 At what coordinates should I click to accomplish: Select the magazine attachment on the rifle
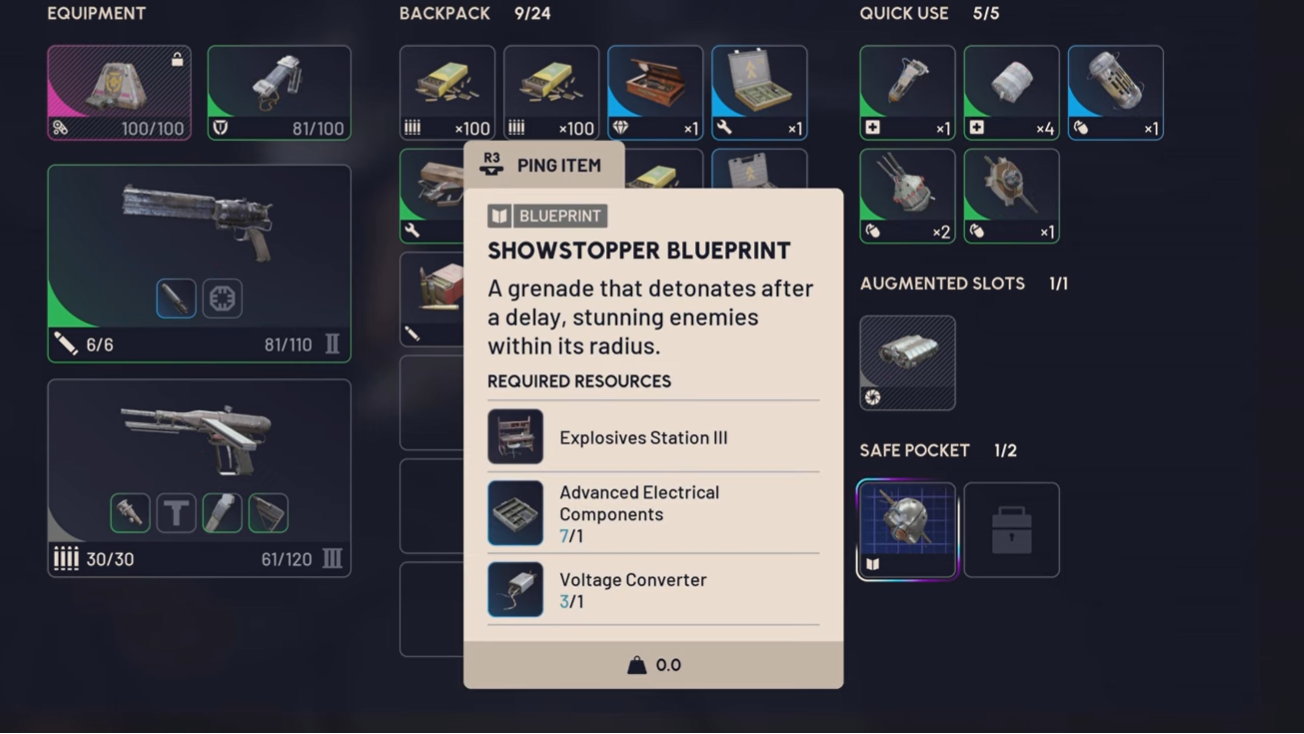tap(222, 513)
